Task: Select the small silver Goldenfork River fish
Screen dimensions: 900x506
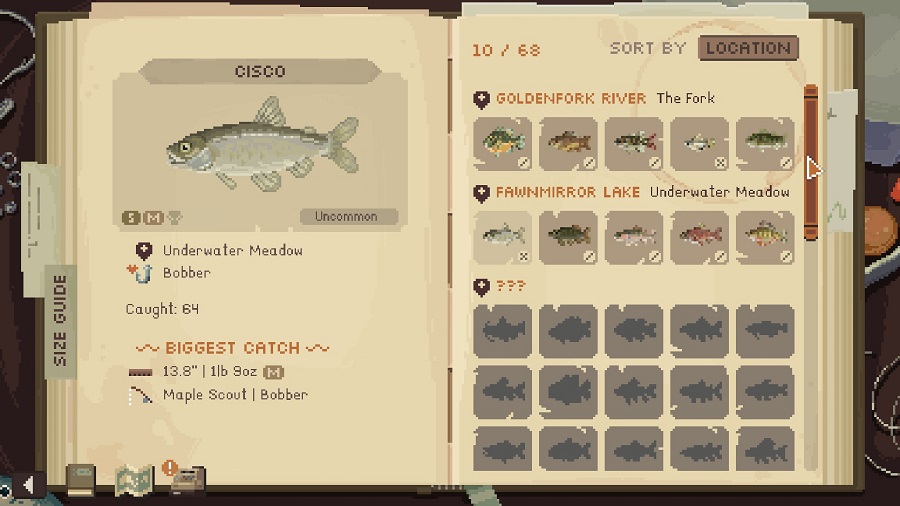Action: click(699, 144)
